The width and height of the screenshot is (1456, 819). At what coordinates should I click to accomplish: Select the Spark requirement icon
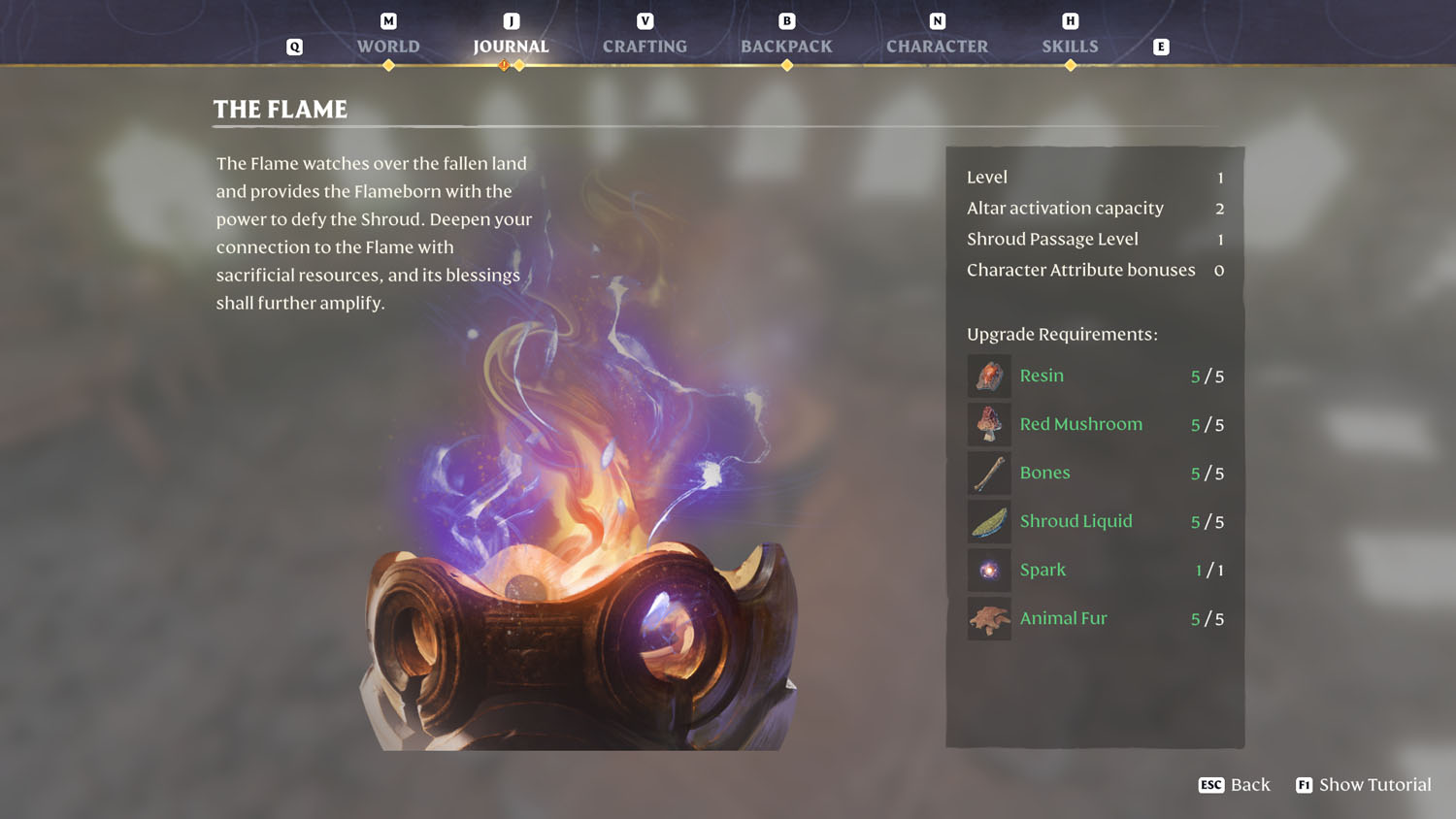coord(988,570)
